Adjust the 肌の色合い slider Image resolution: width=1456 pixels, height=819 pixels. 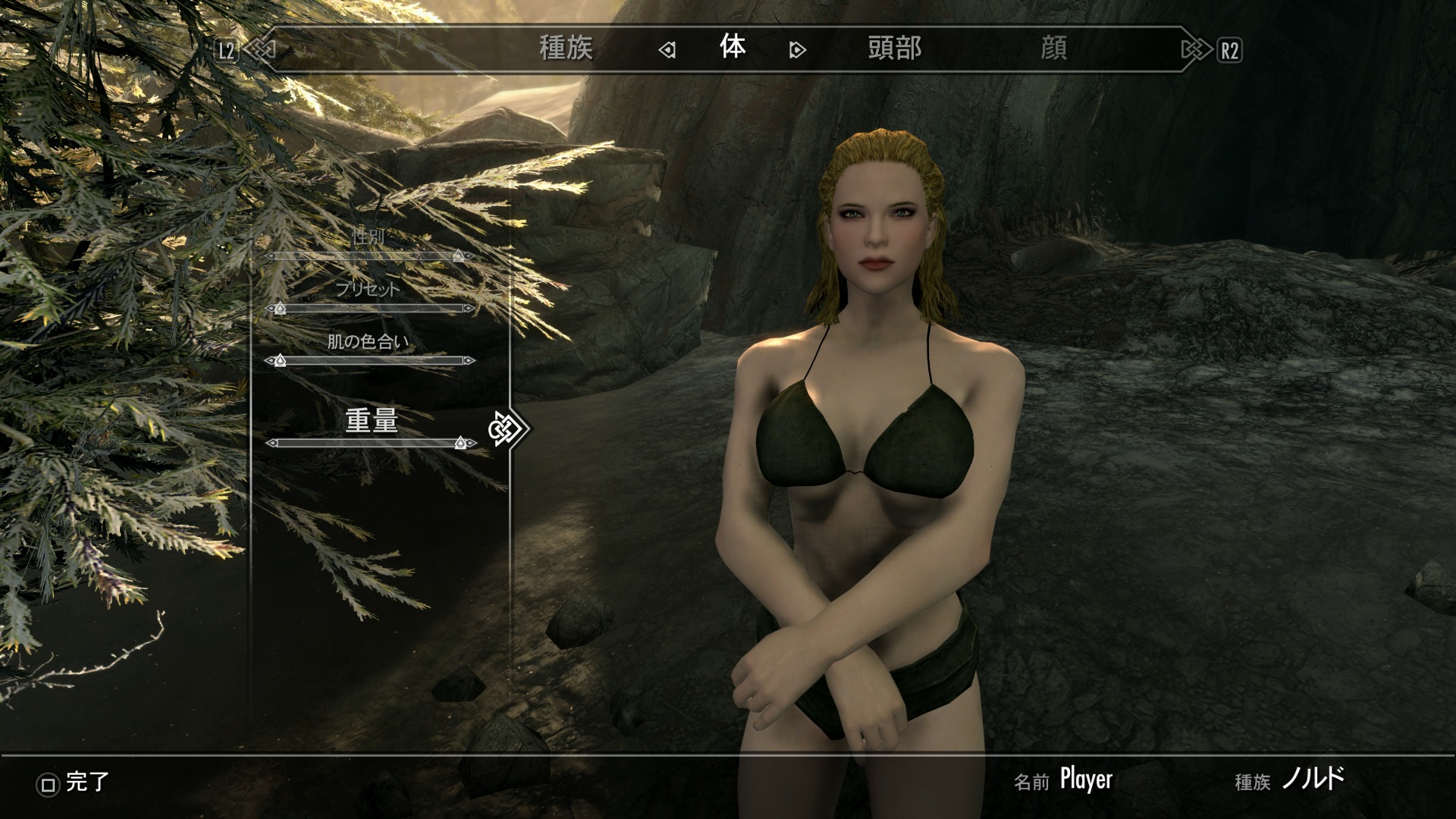tap(370, 360)
